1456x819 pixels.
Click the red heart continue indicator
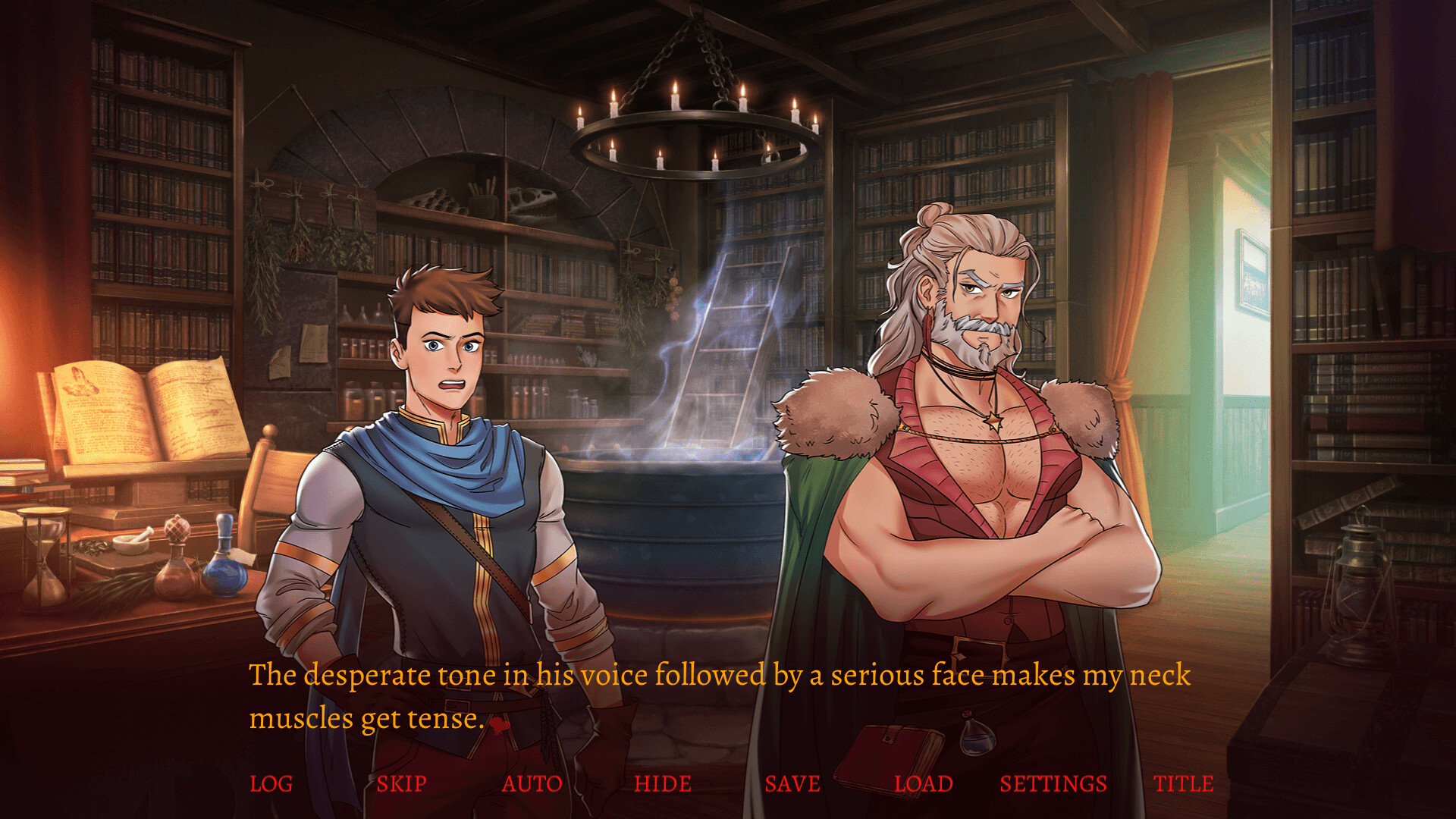(498, 723)
